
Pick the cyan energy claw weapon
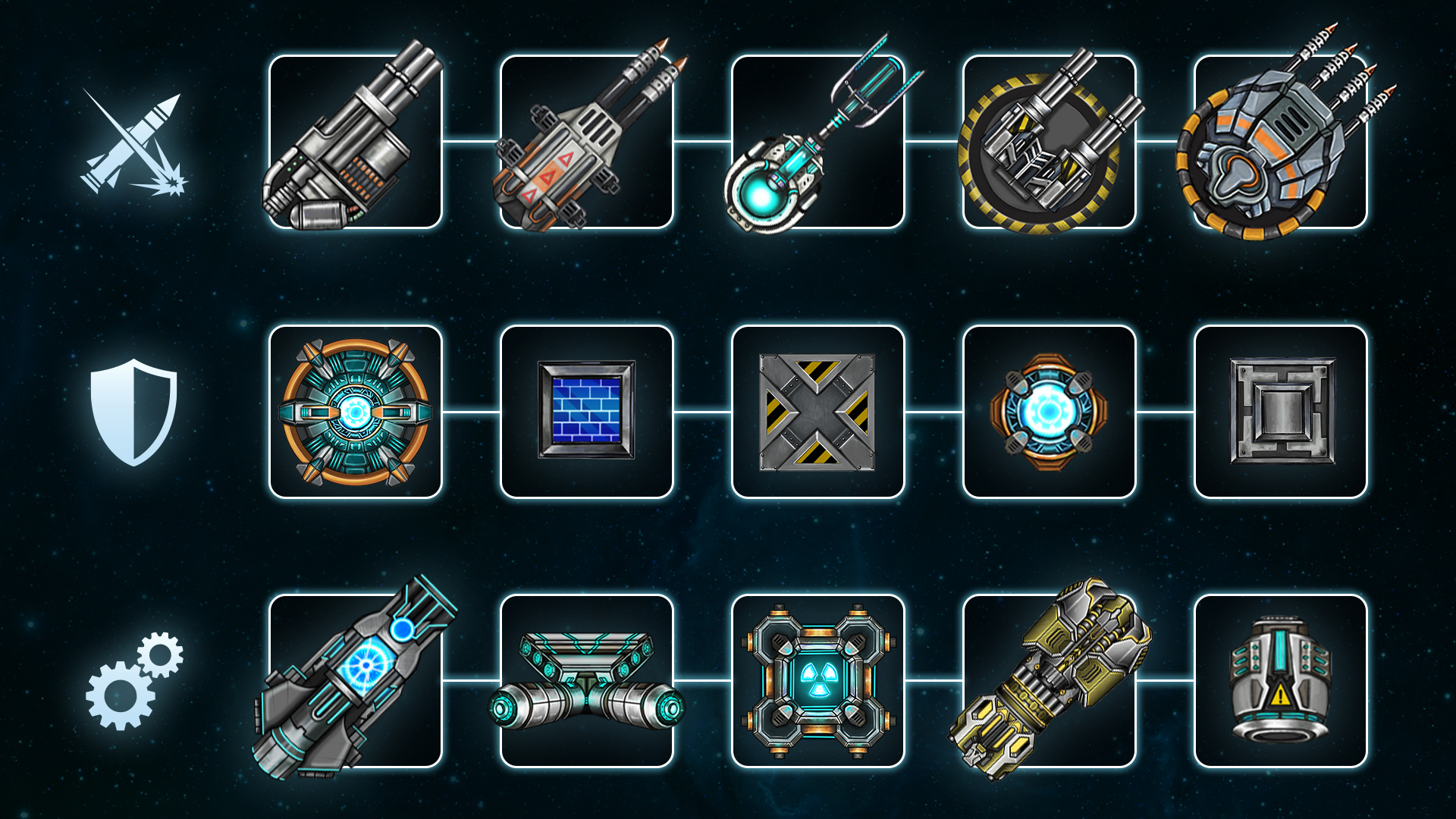click(817, 142)
